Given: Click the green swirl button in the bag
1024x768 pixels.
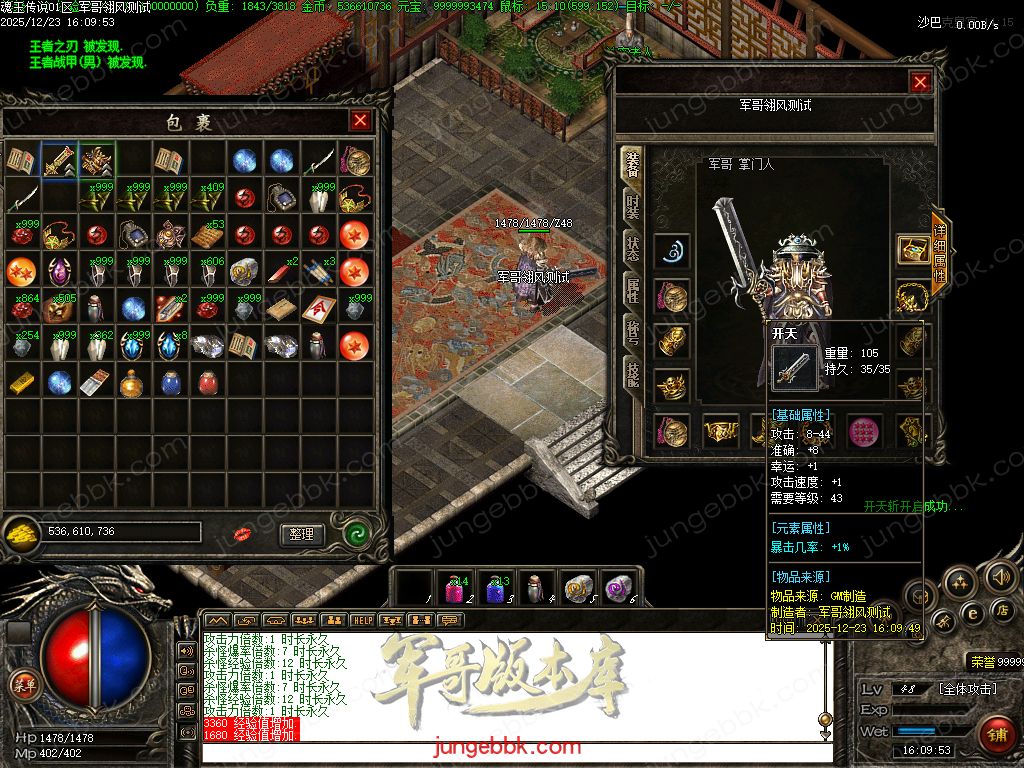Looking at the screenshot, I should coord(357,533).
